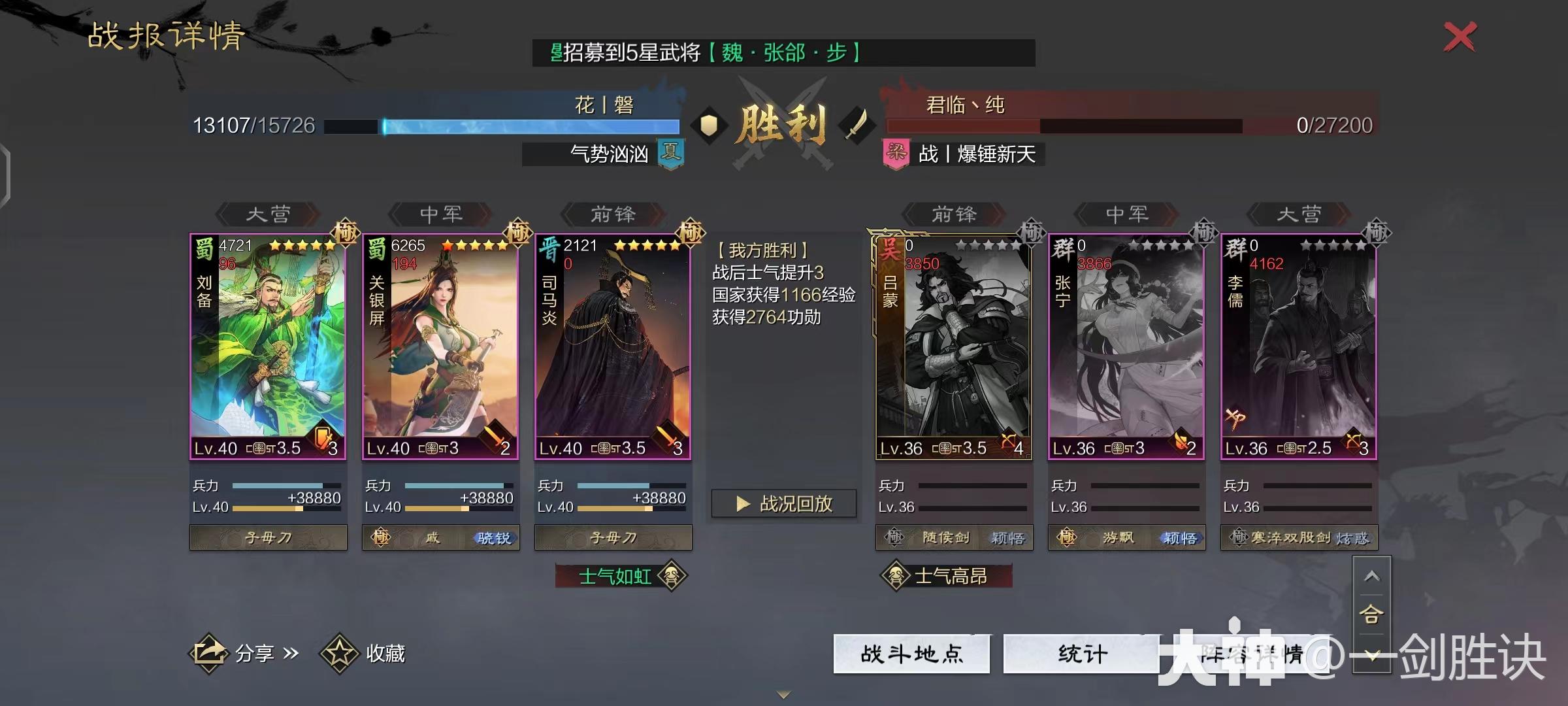1568x706 pixels.
Task: Click the 花｜磐 troop strength progress bar
Action: pos(503,124)
